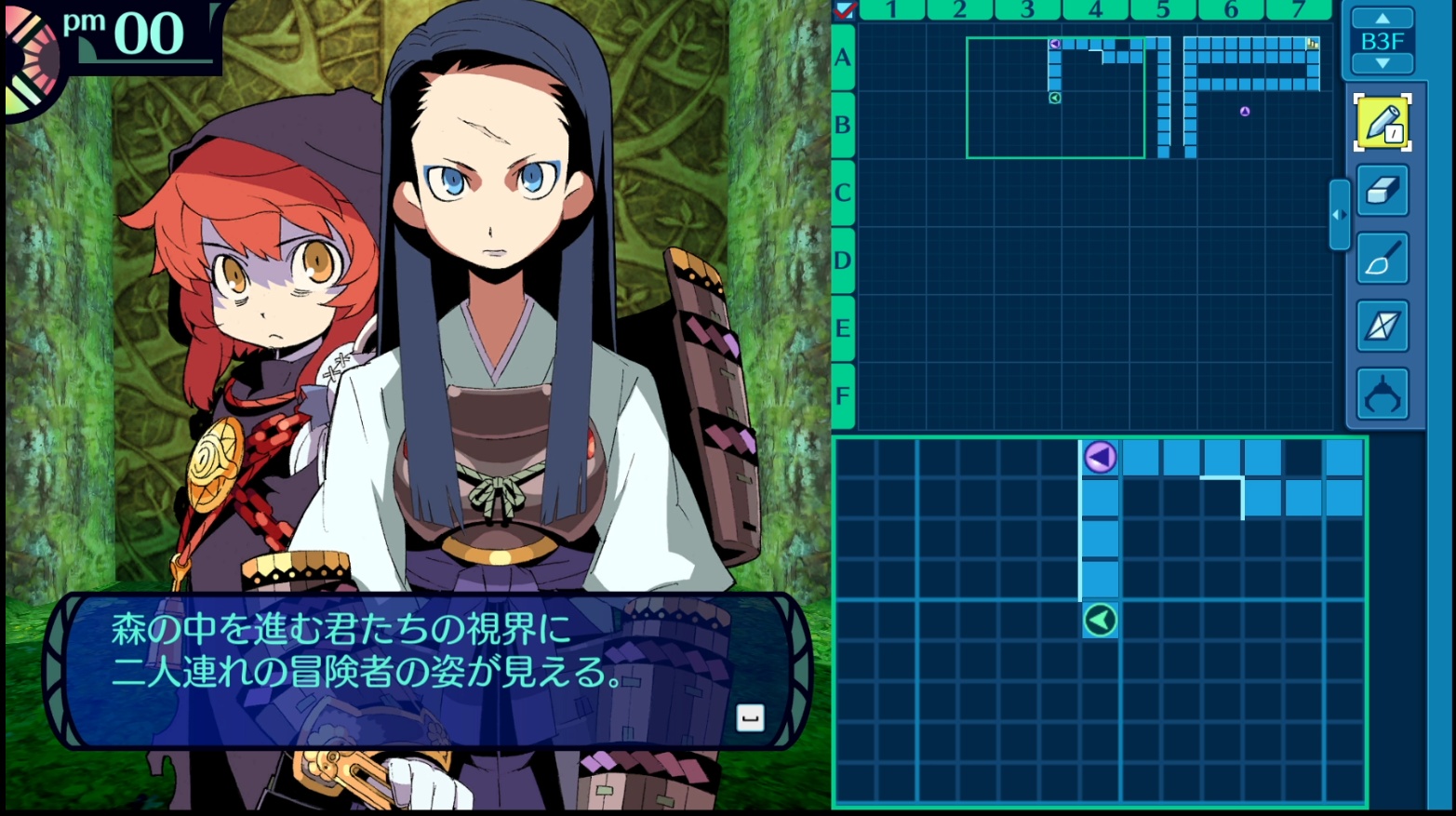This screenshot has width=1456, height=816.
Task: Click the stairs icon on the overview map
Action: tap(1313, 44)
